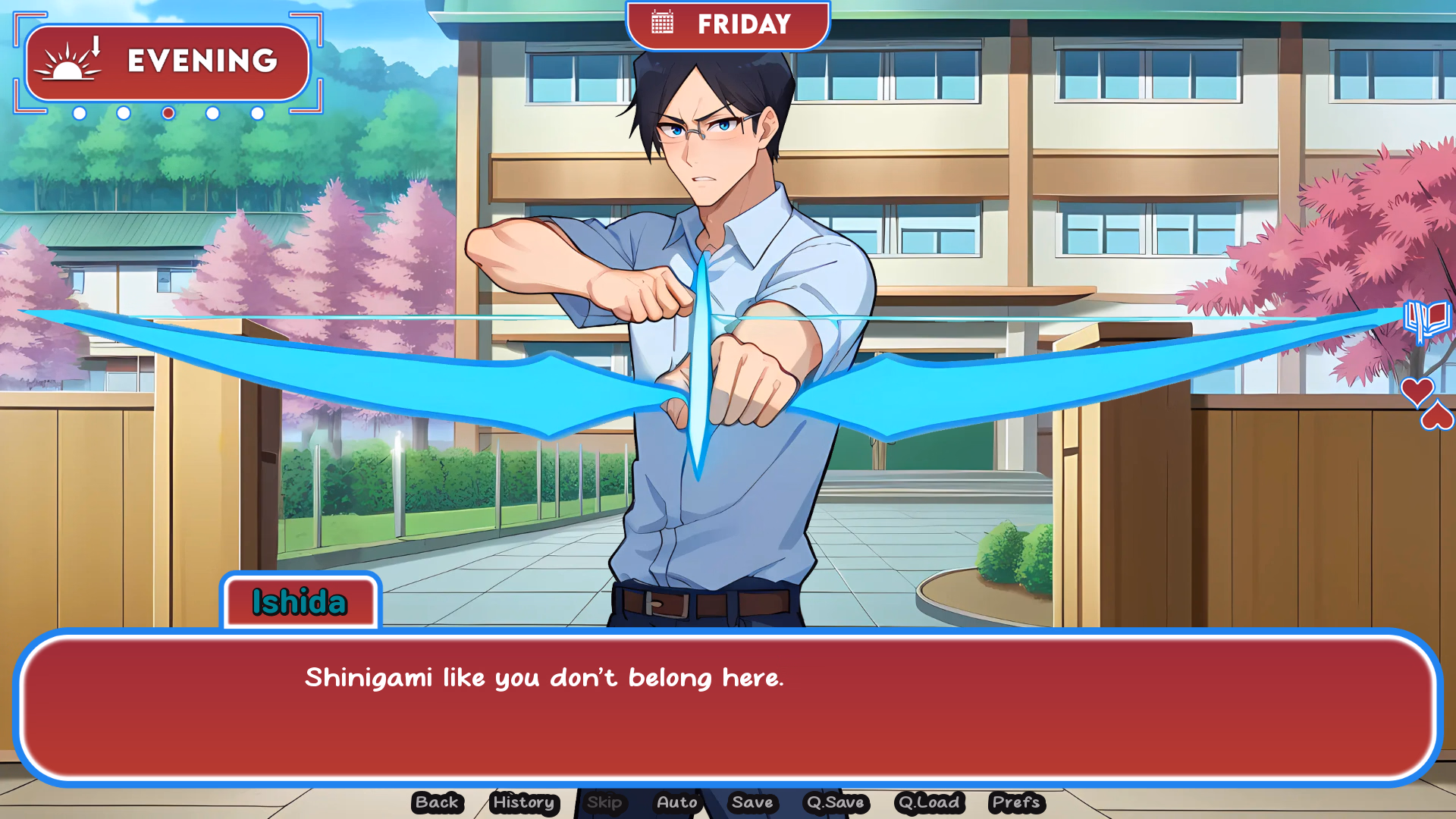Screen dimensions: 1456x819
Task: Toggle Skip mode on
Action: coord(604,802)
